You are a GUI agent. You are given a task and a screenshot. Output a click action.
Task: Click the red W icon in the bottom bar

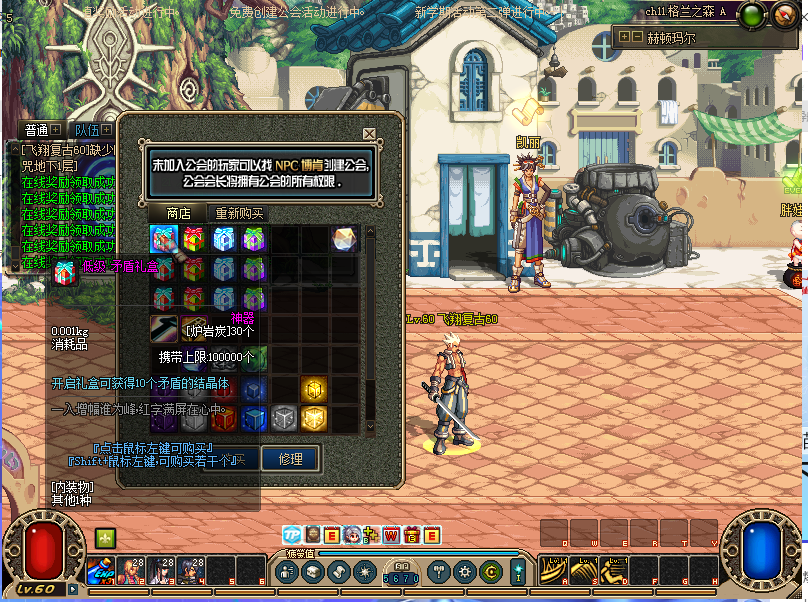click(391, 535)
